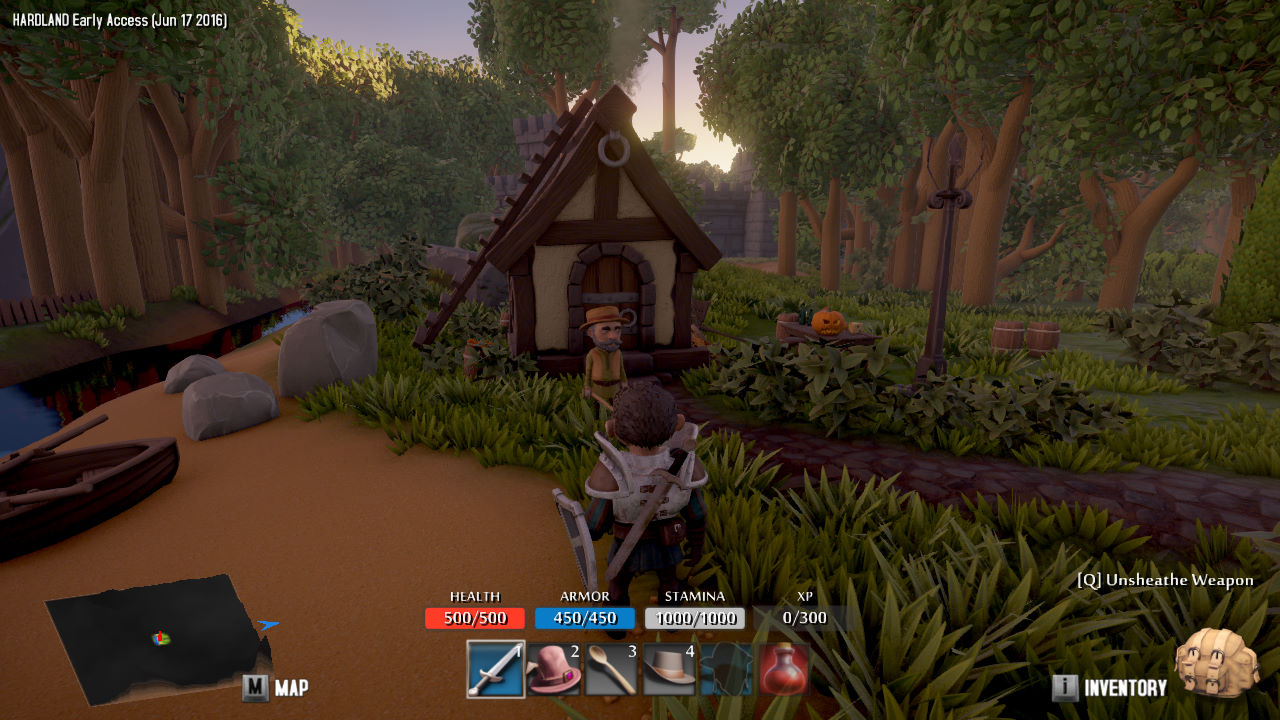Screen dimensions: 1280x720
Task: Open the backpack icon
Action: tap(1216, 661)
